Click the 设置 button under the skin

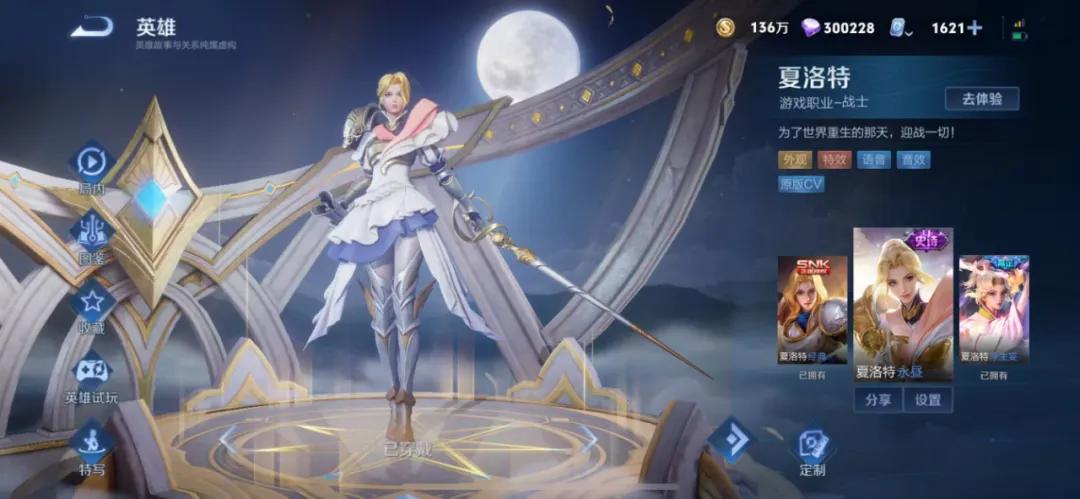(928, 399)
